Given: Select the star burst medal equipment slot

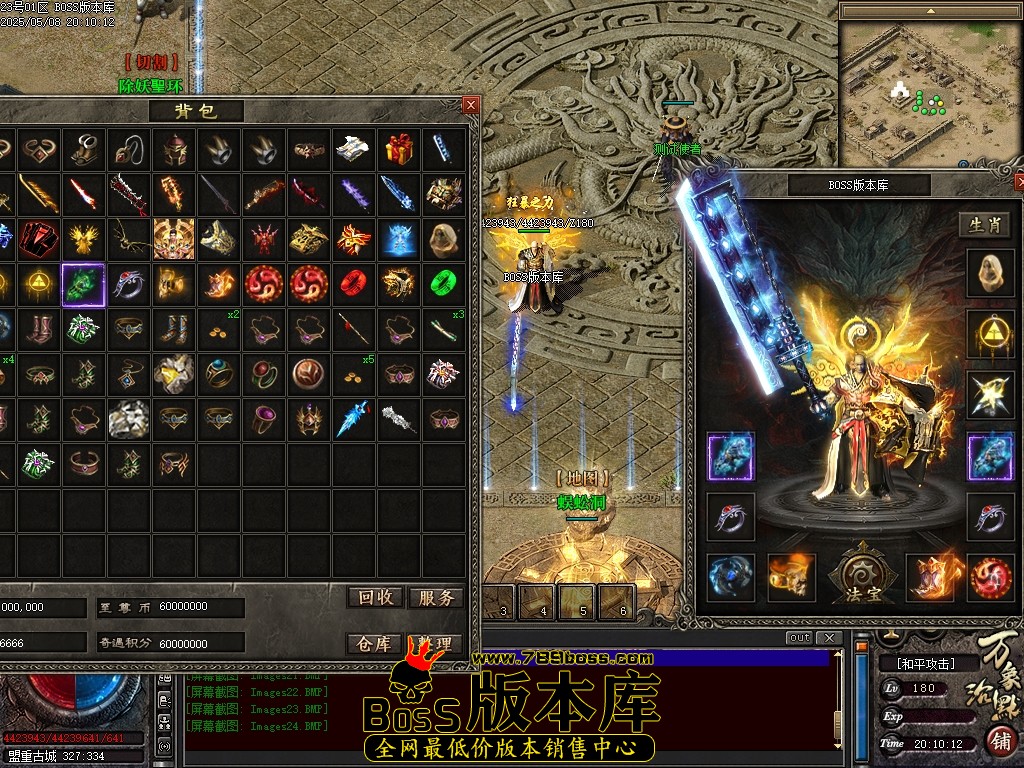Looking at the screenshot, I should tap(990, 395).
